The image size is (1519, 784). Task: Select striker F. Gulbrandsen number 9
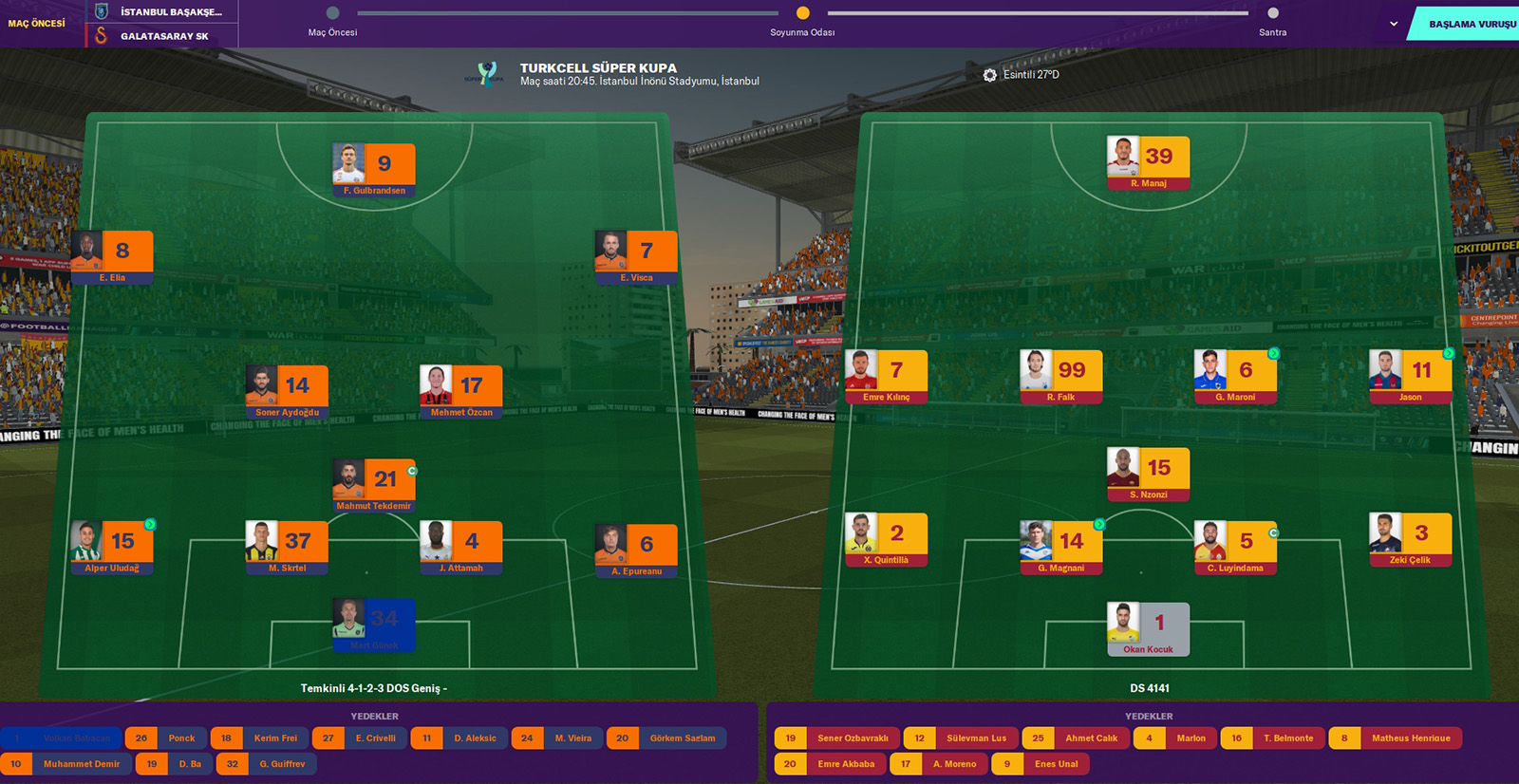coord(374,169)
